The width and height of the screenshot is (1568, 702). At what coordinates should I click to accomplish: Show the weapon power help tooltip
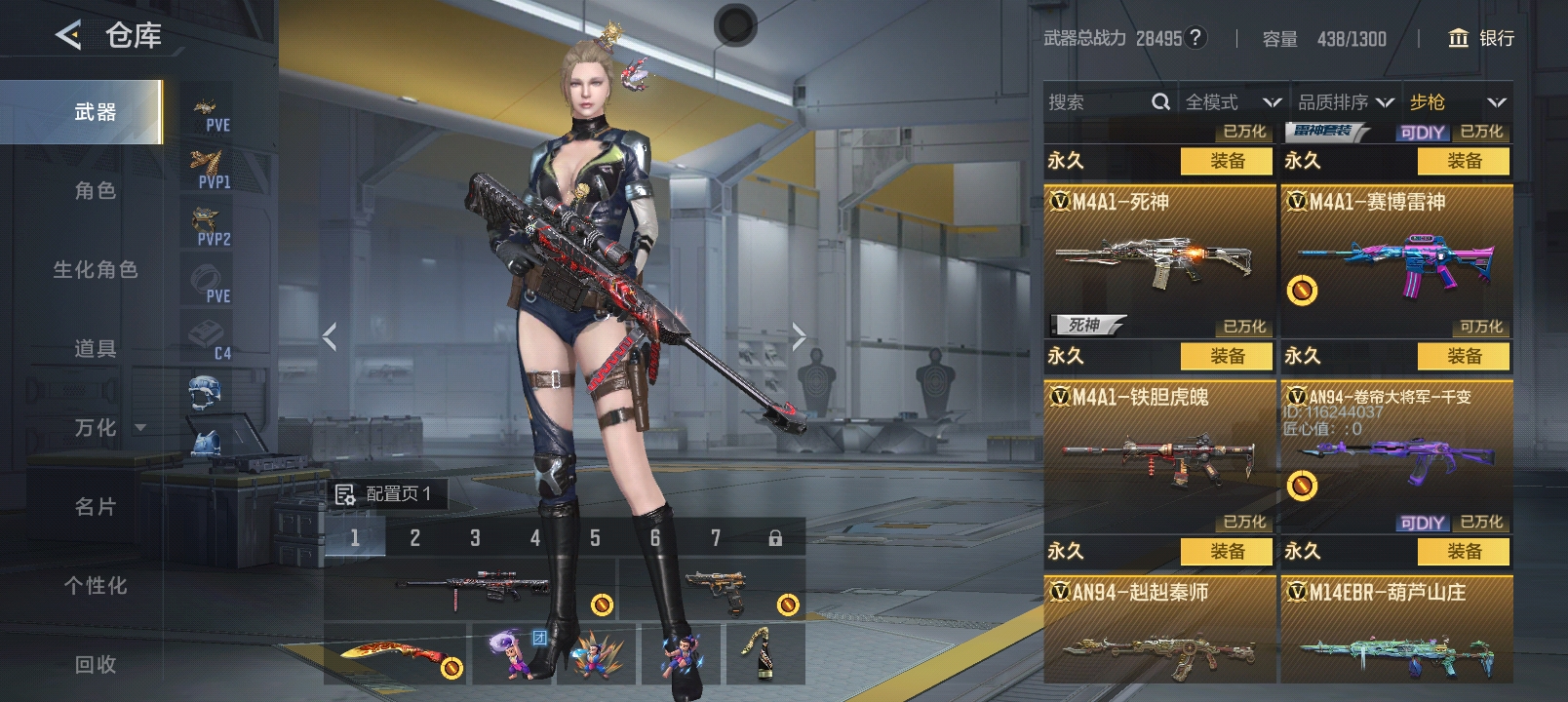coord(1196,38)
